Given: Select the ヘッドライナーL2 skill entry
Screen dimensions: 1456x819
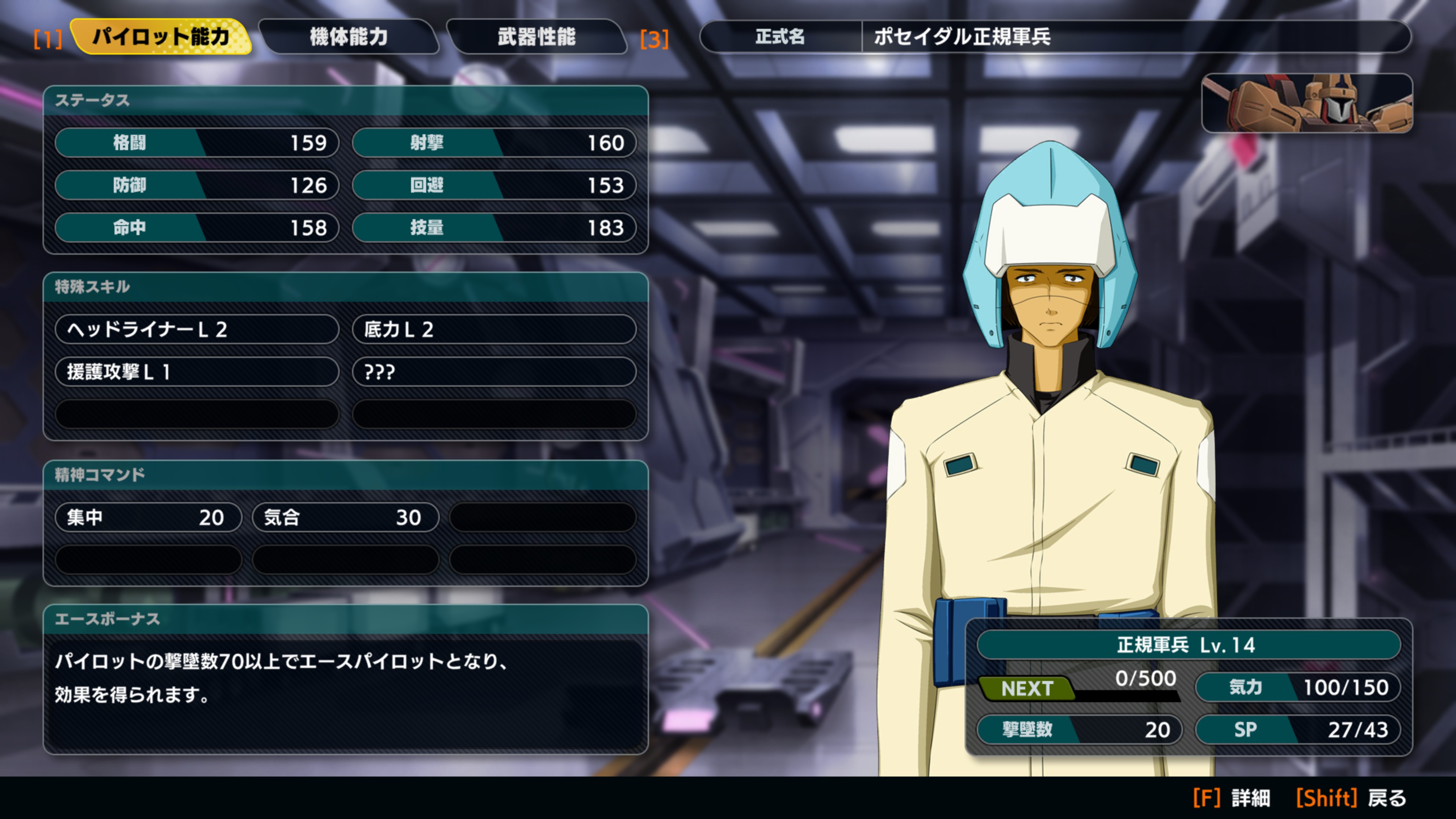Looking at the screenshot, I should pyautogui.click(x=197, y=329).
